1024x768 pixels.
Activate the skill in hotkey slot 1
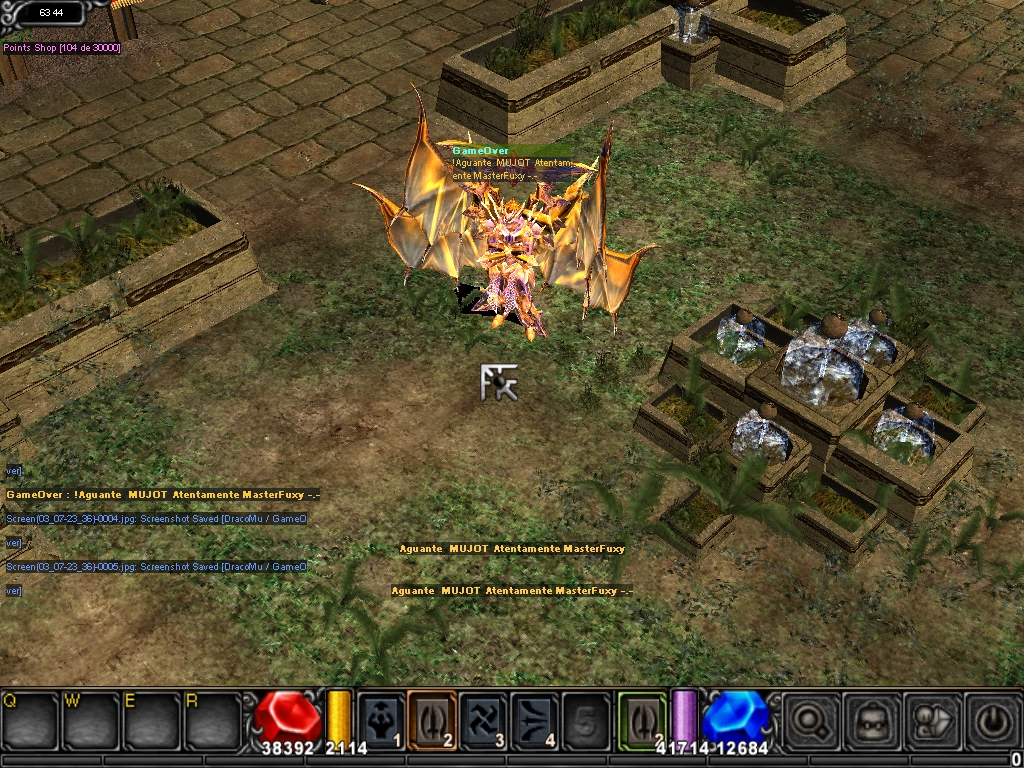tap(381, 720)
